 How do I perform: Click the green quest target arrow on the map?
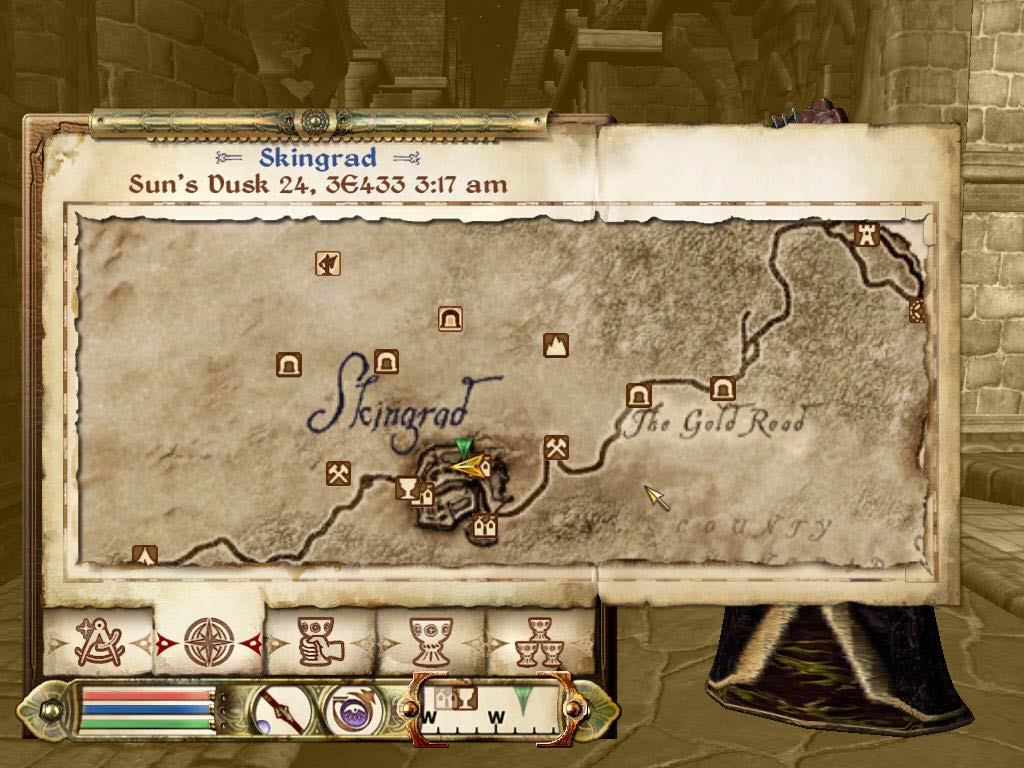click(x=462, y=448)
